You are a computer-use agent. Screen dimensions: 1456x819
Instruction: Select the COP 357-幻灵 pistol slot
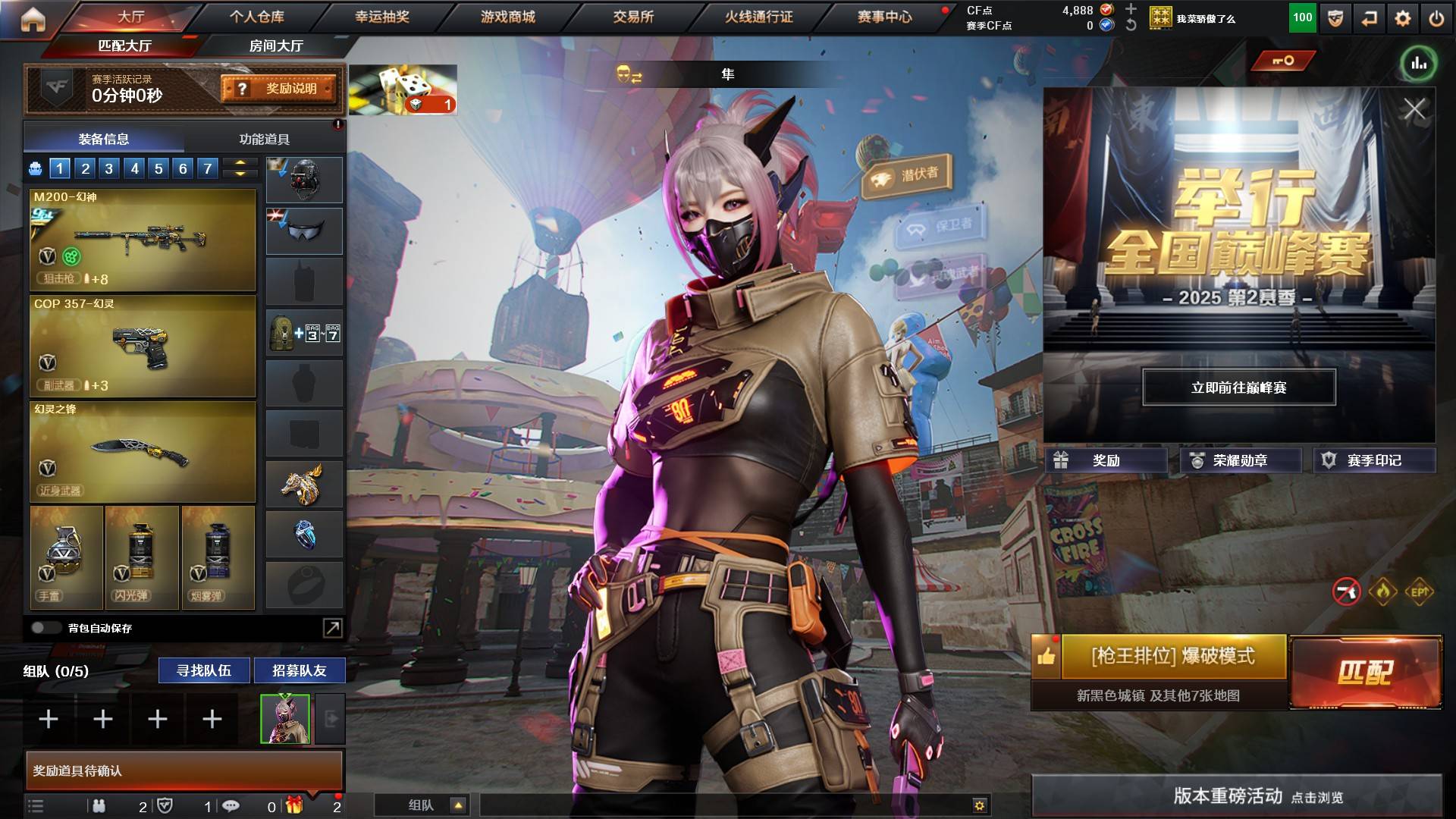tap(143, 347)
